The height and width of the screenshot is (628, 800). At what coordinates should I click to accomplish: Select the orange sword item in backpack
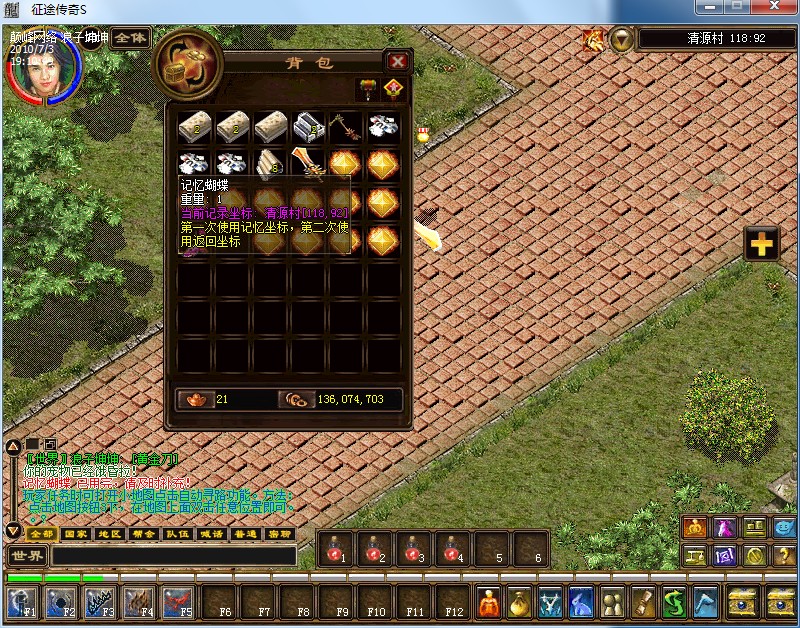click(308, 163)
